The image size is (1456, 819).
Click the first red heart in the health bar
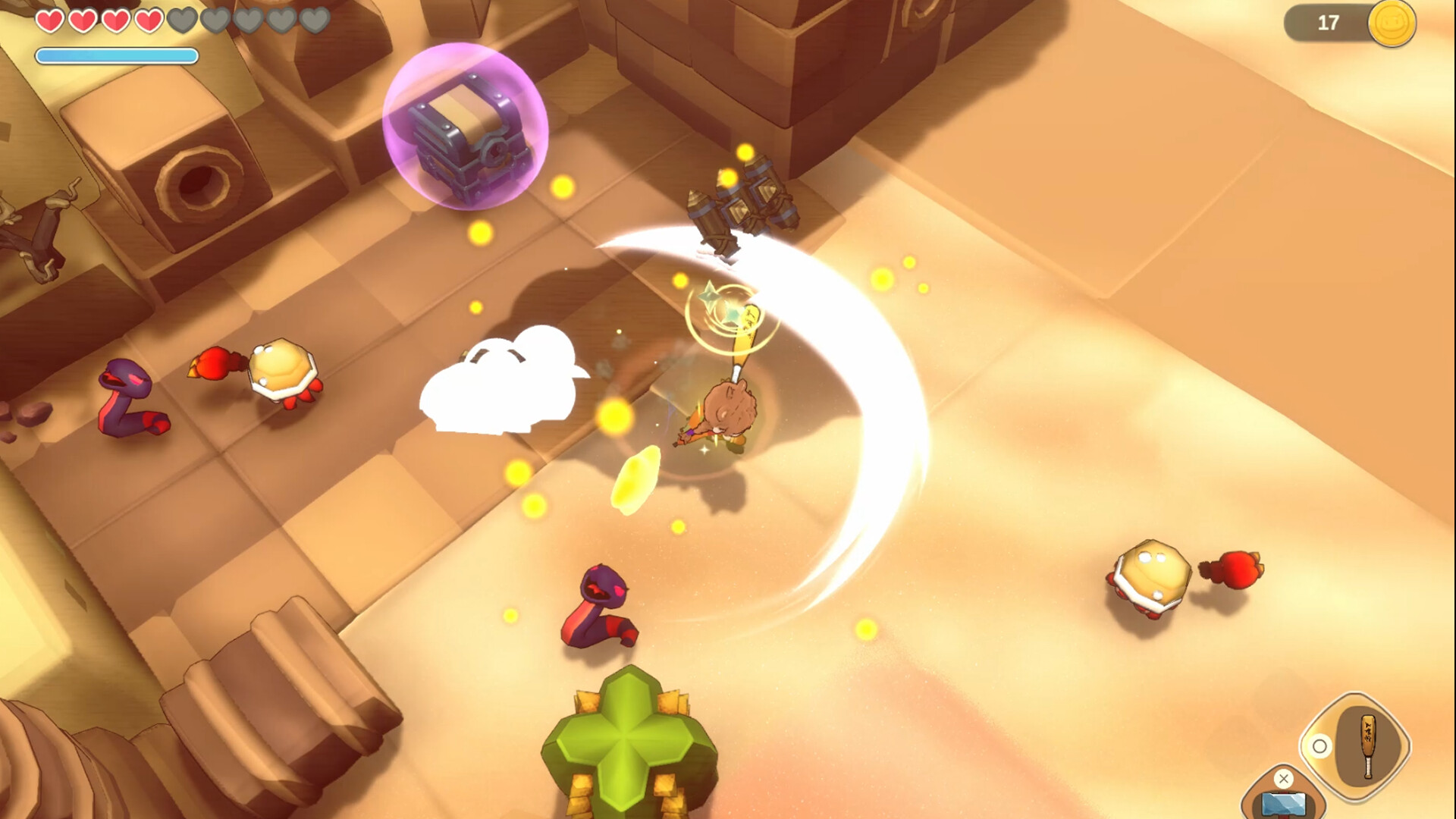click(50, 22)
